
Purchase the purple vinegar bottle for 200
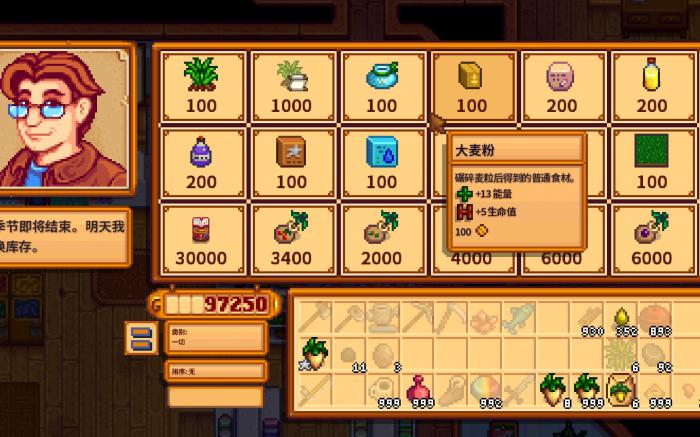(202, 161)
